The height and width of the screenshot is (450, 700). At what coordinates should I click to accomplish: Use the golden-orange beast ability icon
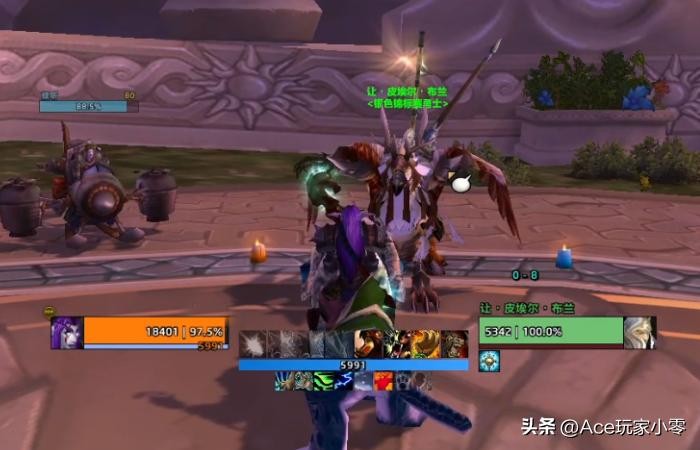coord(426,343)
